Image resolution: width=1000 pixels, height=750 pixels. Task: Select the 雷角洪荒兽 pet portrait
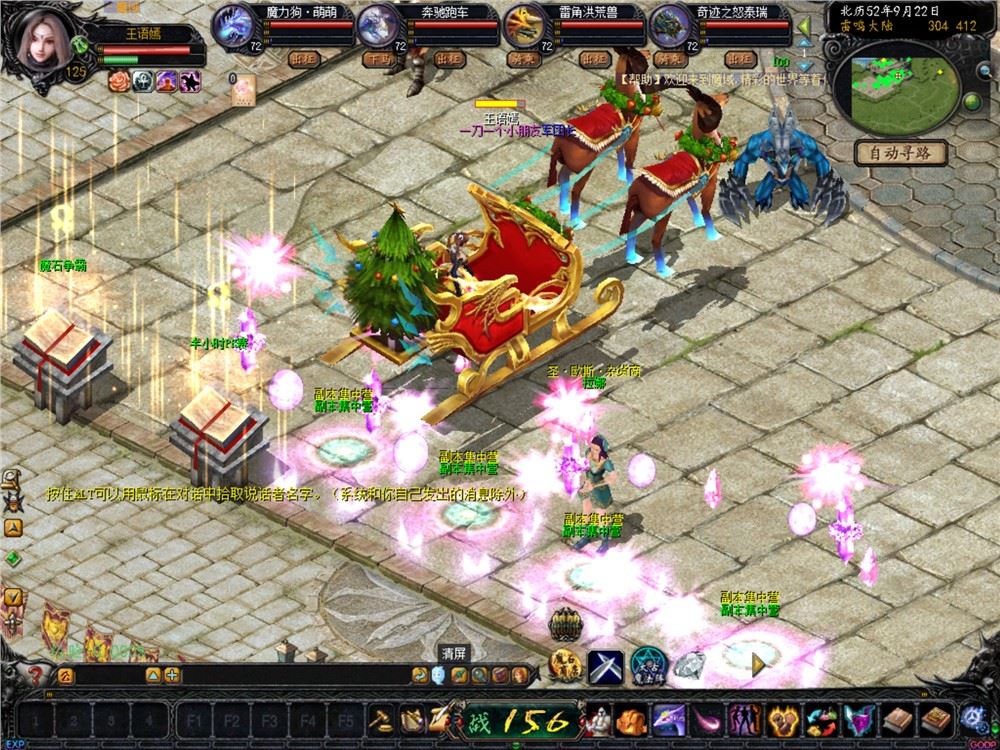pyautogui.click(x=524, y=22)
